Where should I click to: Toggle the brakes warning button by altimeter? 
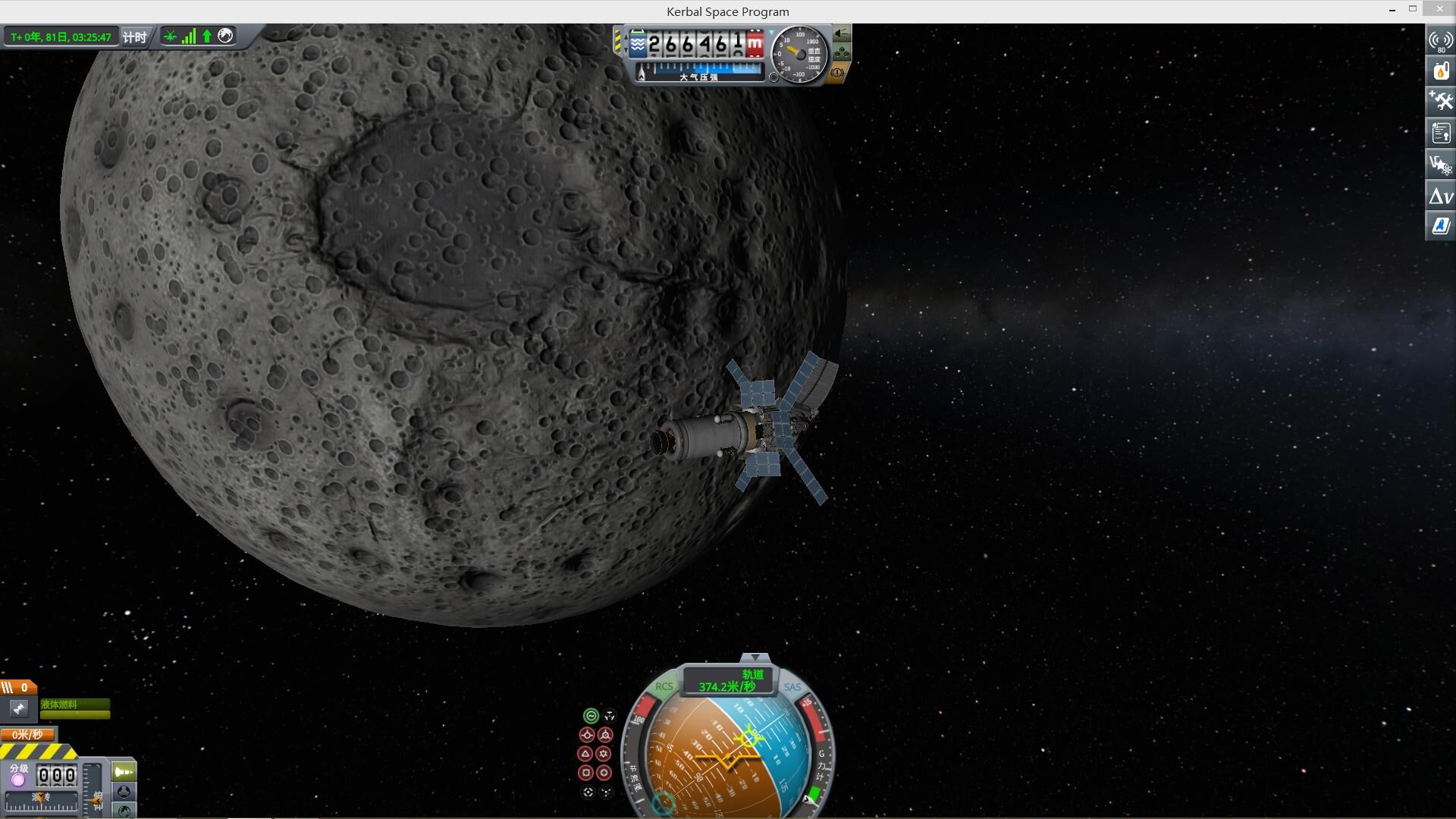[838, 73]
